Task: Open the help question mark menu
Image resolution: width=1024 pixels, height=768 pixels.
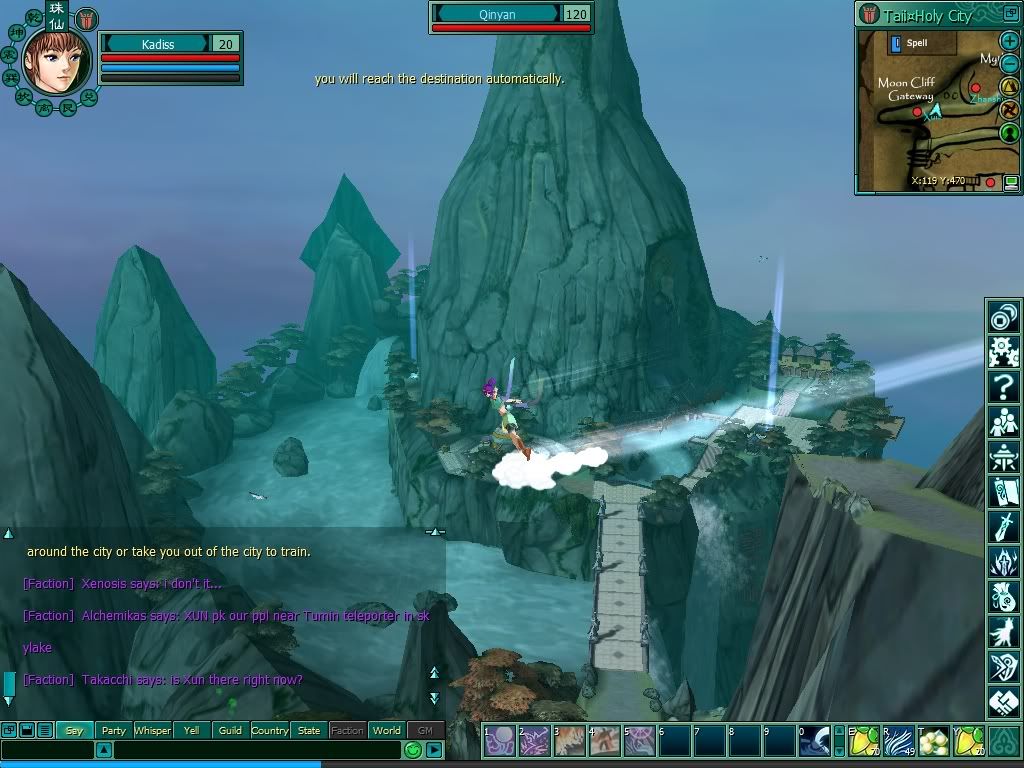Action: [1003, 386]
